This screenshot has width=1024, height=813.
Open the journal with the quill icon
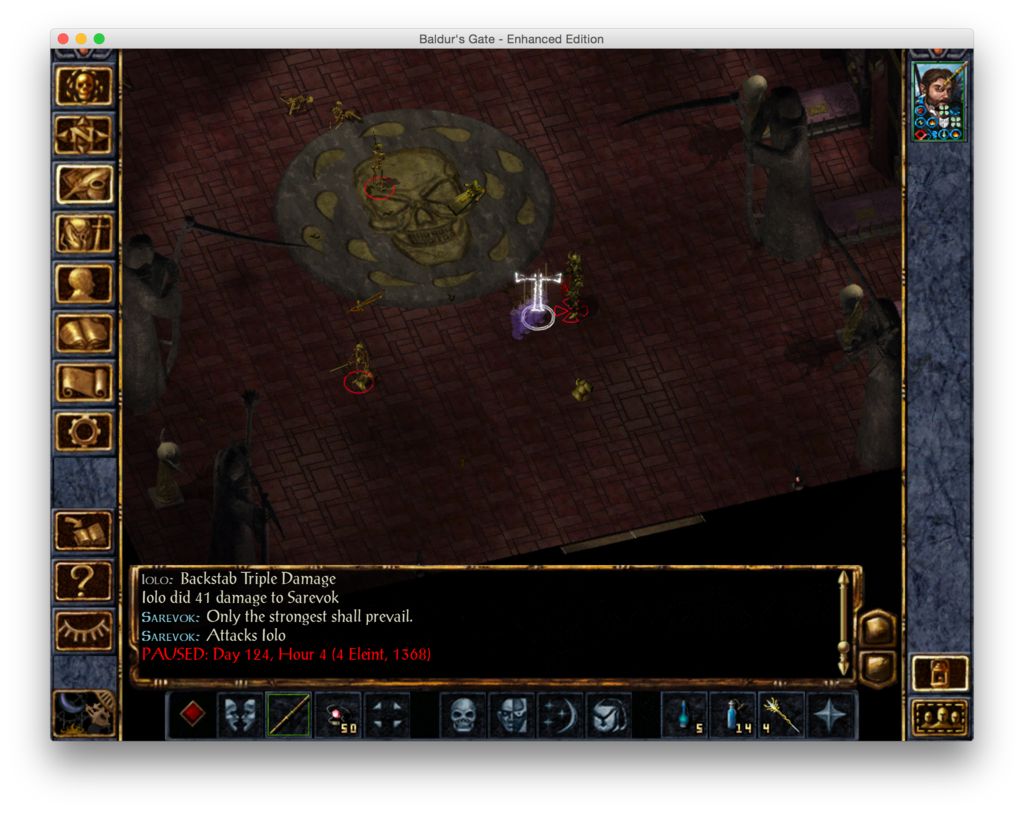(84, 184)
